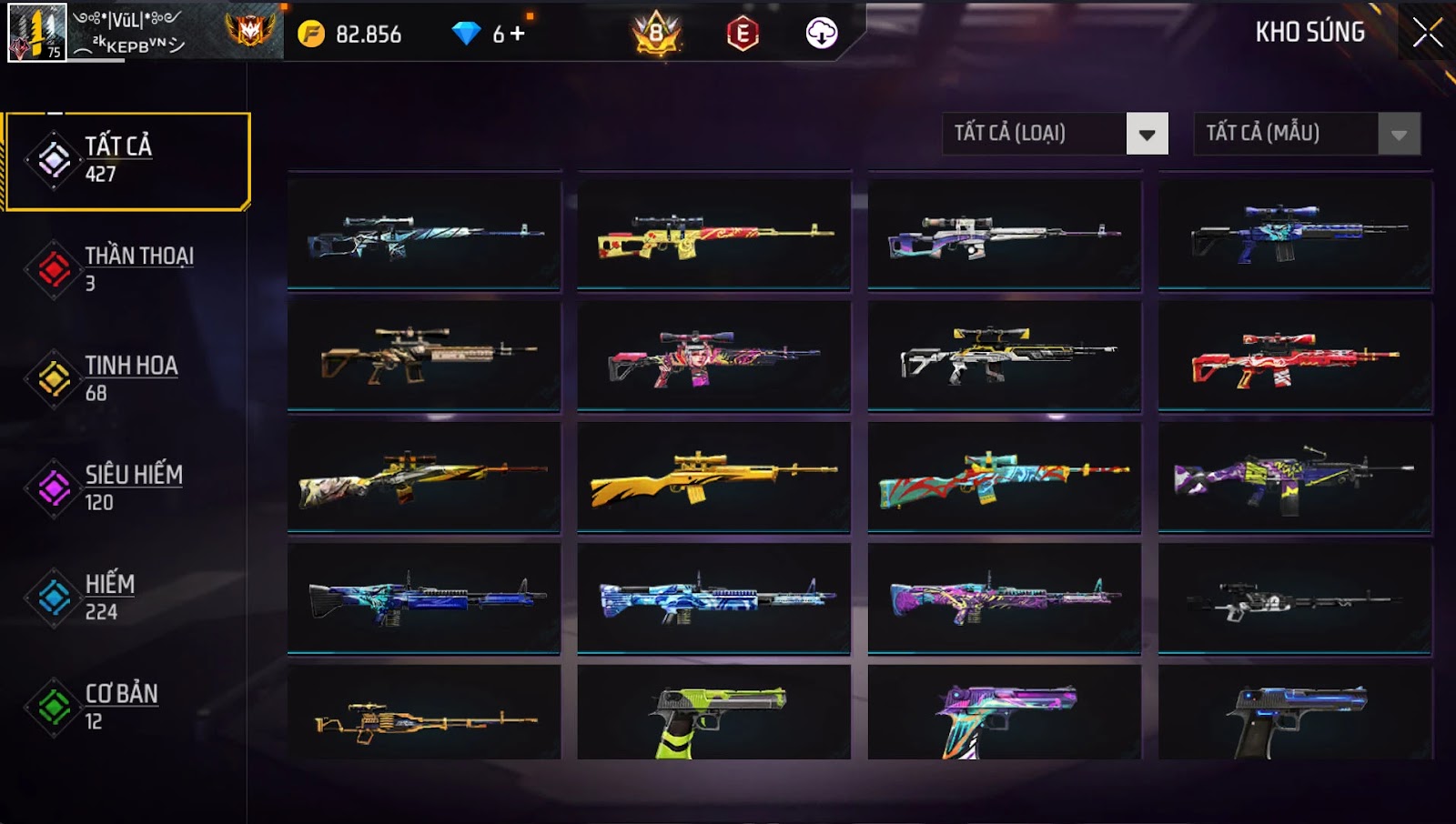Pick the purple graffiti machine gun skin

pyautogui.click(x=1295, y=476)
